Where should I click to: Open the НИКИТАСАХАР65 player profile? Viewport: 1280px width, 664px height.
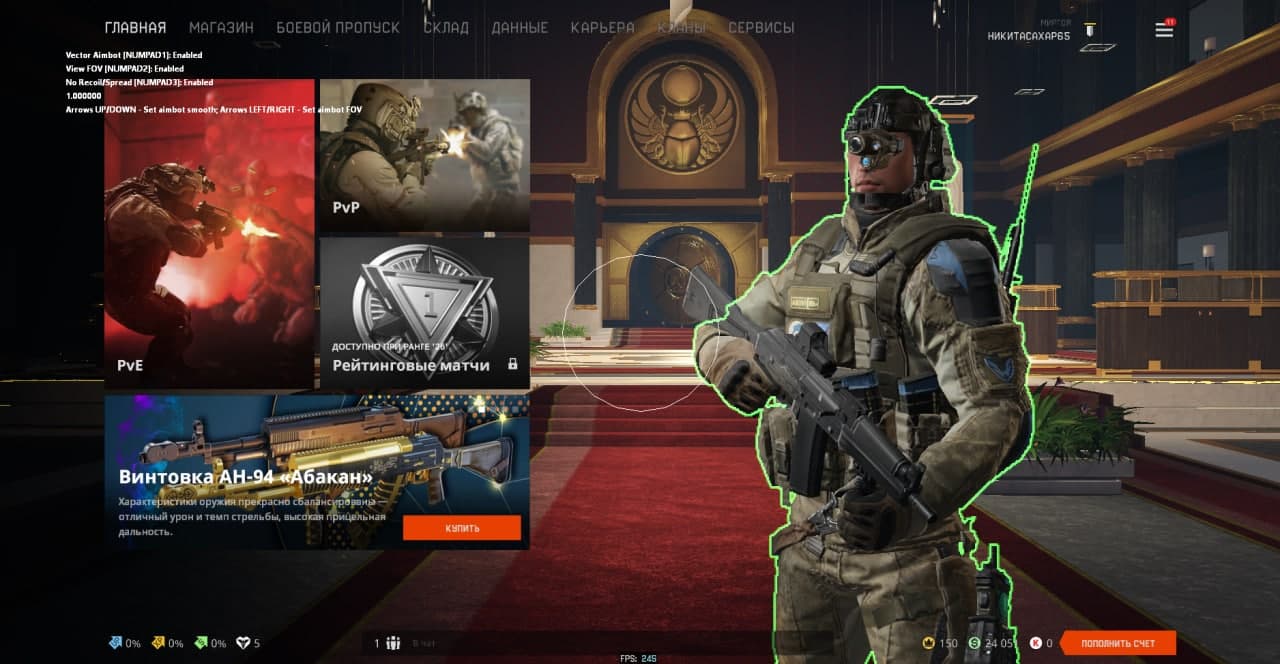[1029, 36]
